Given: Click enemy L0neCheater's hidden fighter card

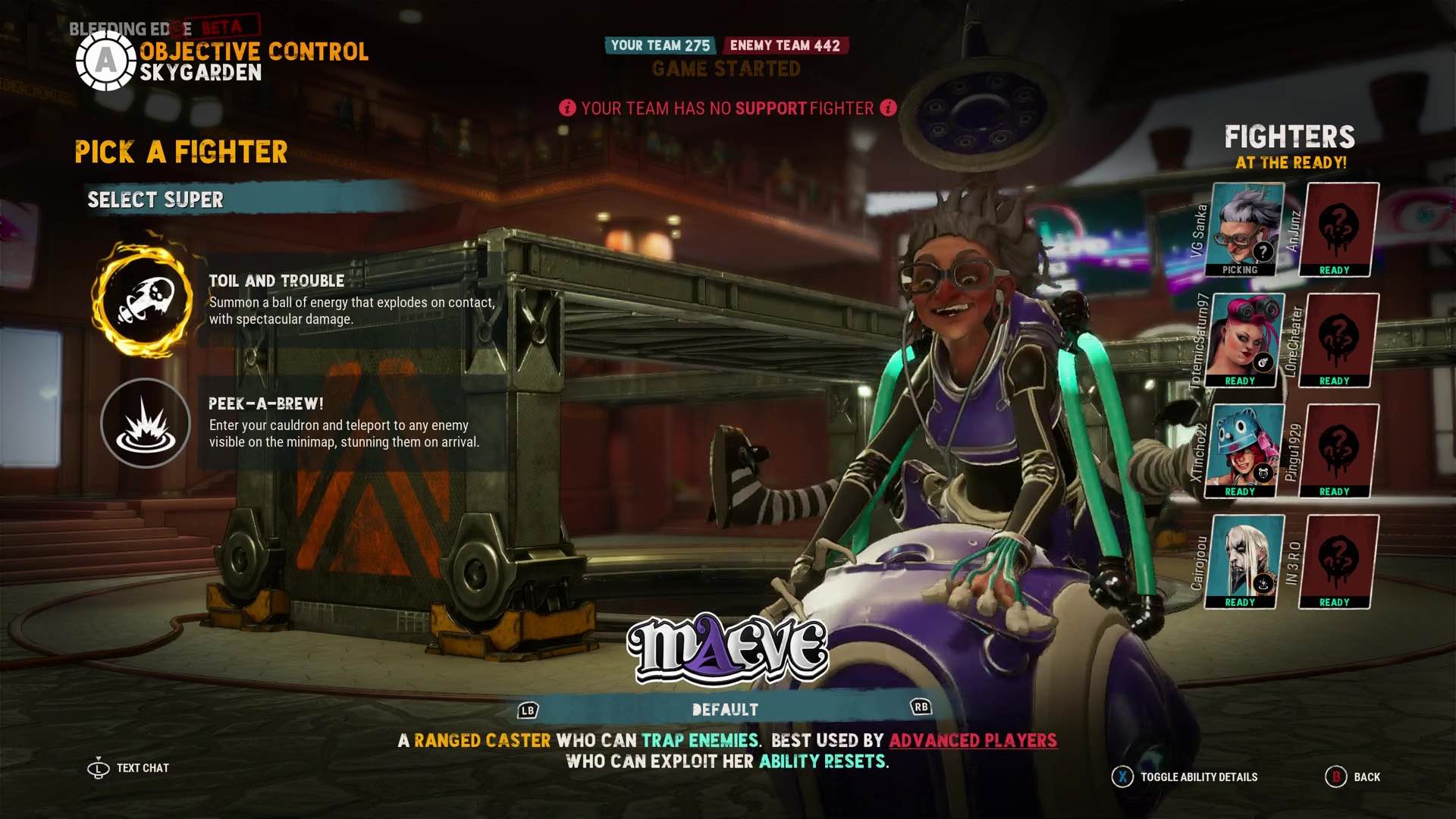Looking at the screenshot, I should (1338, 340).
